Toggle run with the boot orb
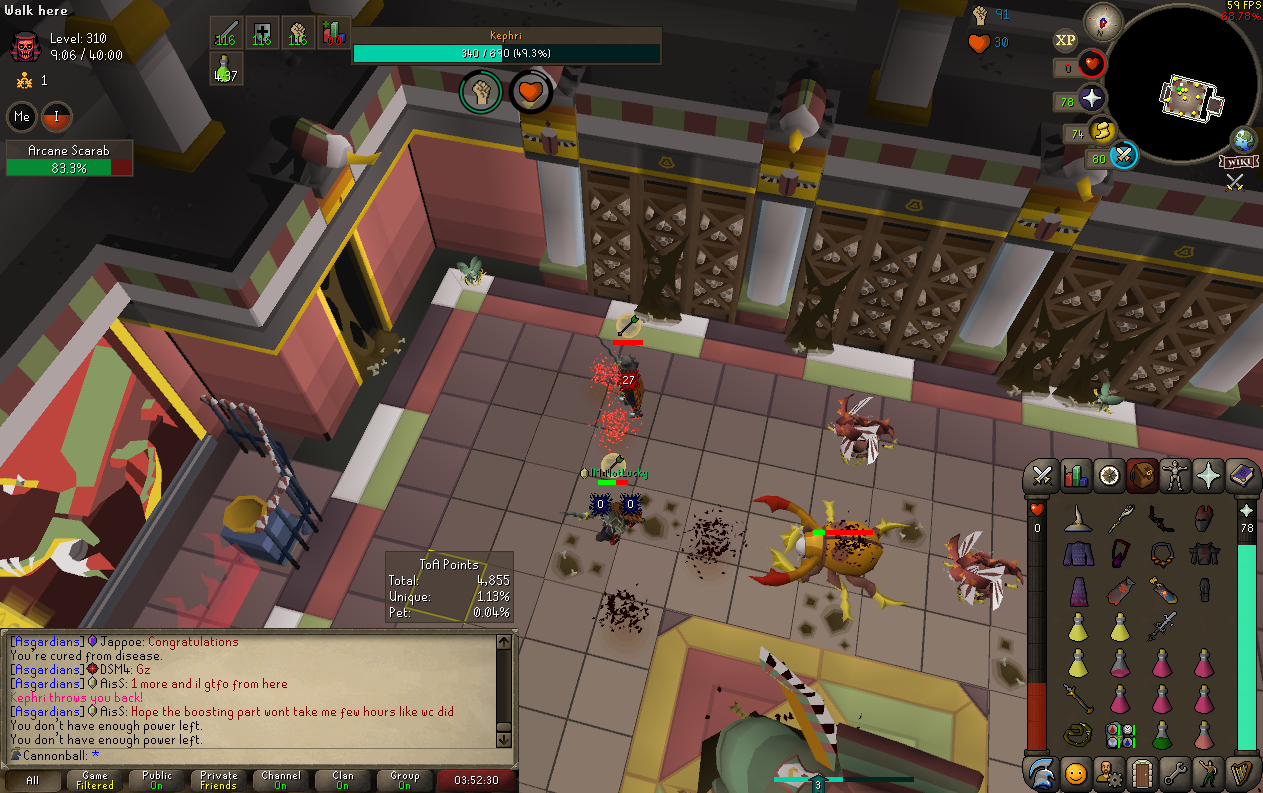 1102,130
